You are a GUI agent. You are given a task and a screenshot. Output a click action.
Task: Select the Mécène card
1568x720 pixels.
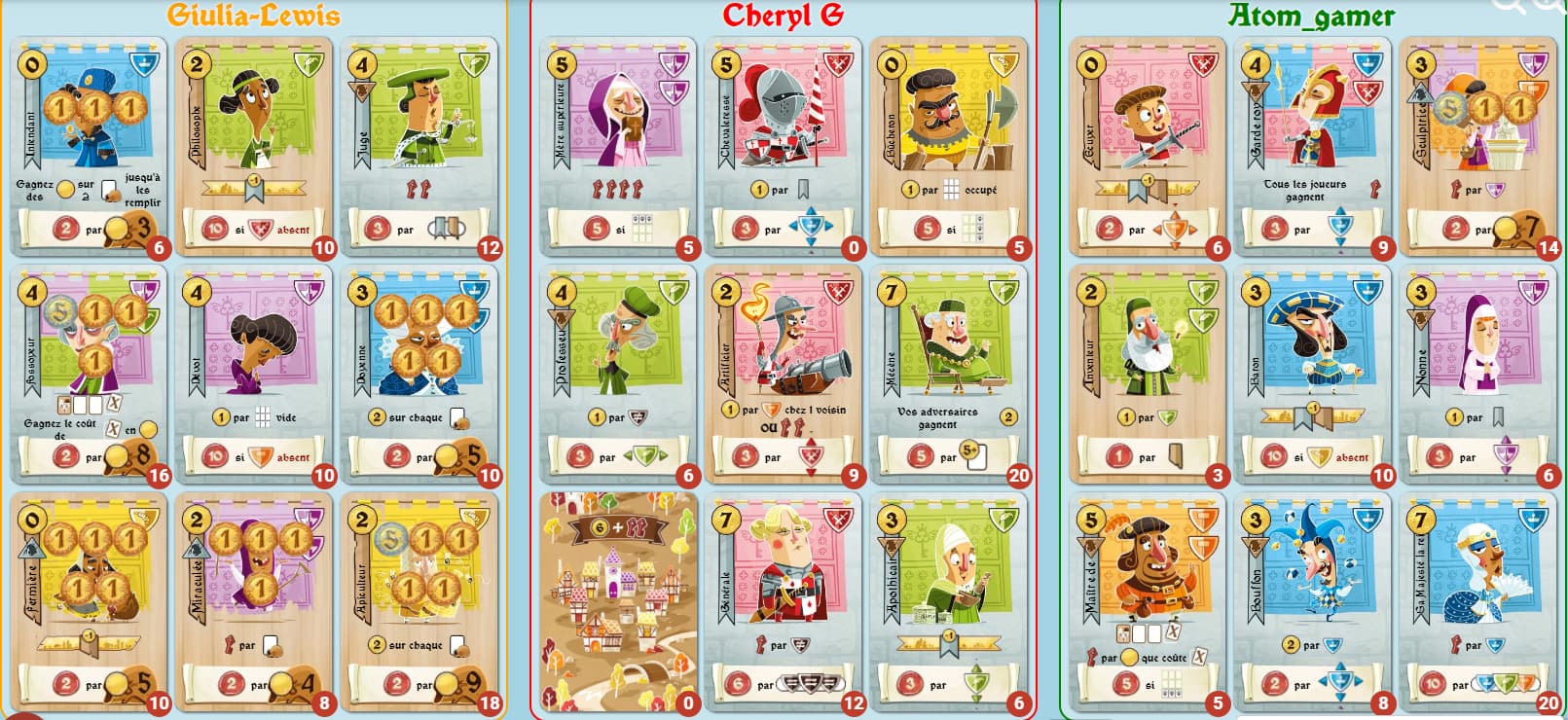tap(950, 375)
